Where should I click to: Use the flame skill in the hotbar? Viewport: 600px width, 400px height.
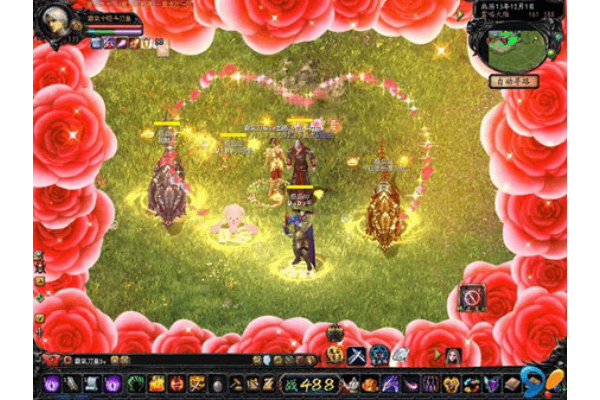(157, 383)
